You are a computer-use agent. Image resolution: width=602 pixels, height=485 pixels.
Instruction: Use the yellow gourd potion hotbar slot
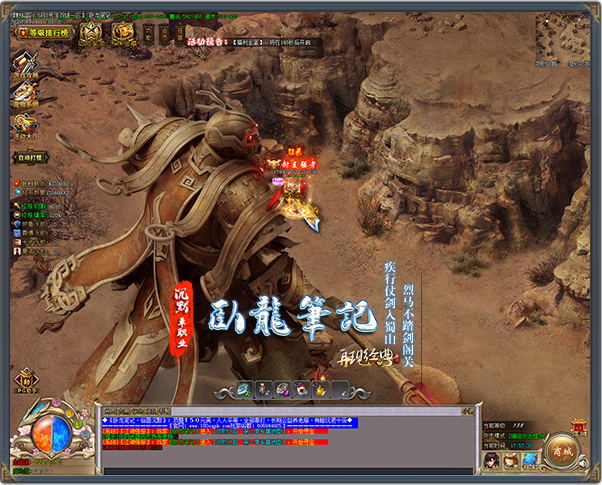pos(320,389)
